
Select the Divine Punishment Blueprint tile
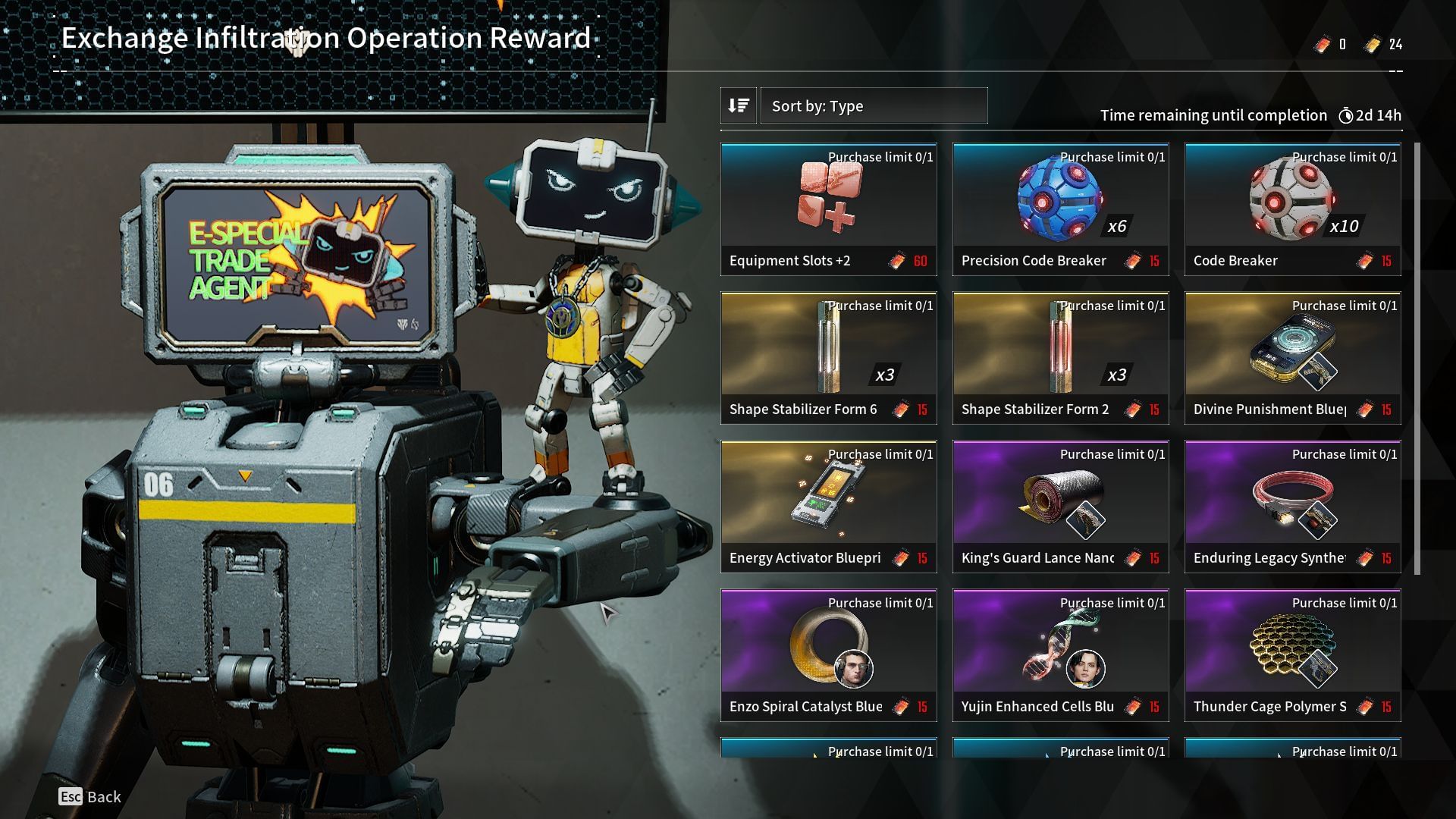pos(1293,358)
